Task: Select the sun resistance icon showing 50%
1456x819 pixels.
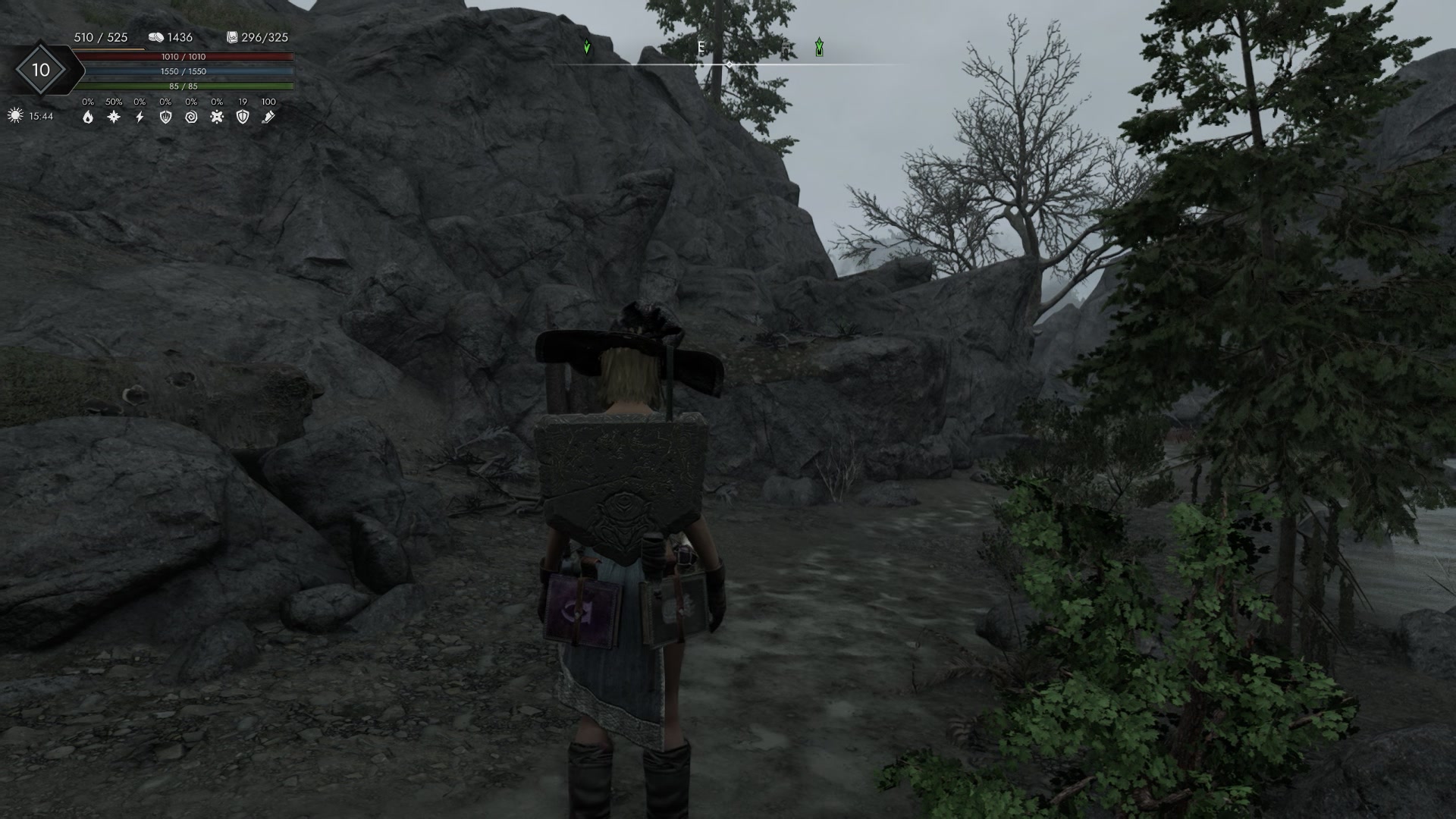Action: click(114, 118)
